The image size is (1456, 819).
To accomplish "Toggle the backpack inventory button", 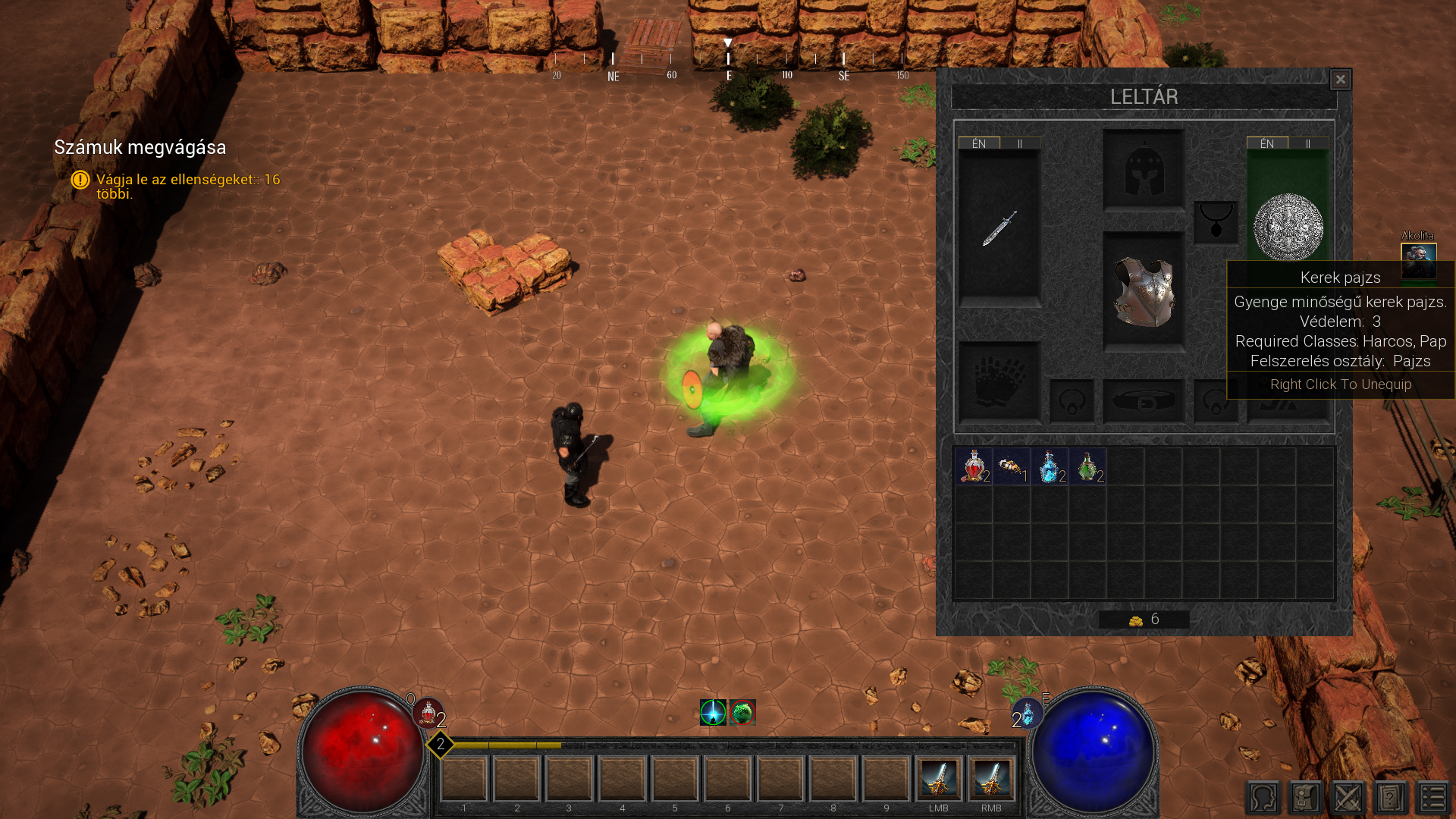I will pos(1306,798).
